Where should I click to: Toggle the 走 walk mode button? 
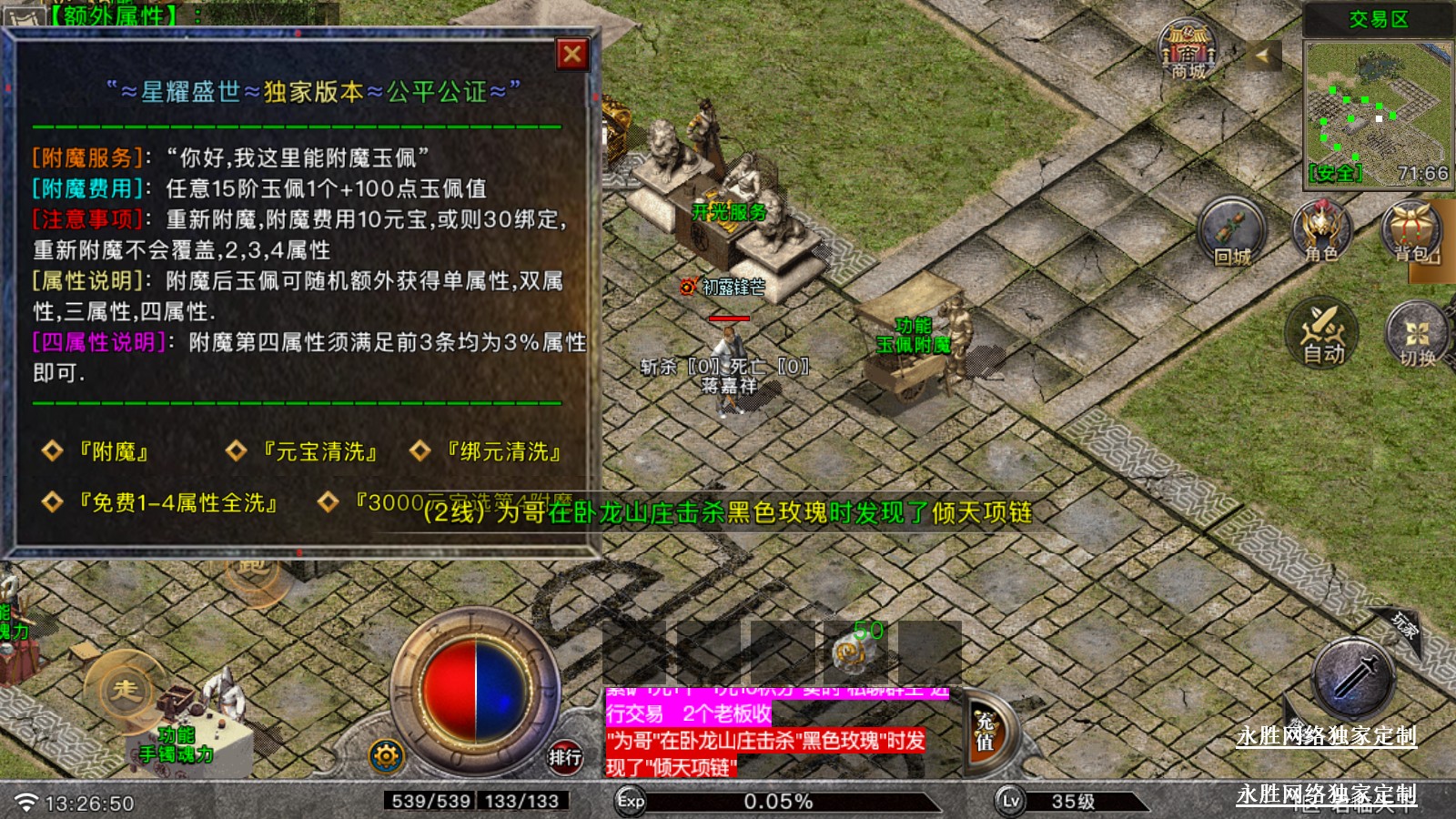(125, 690)
